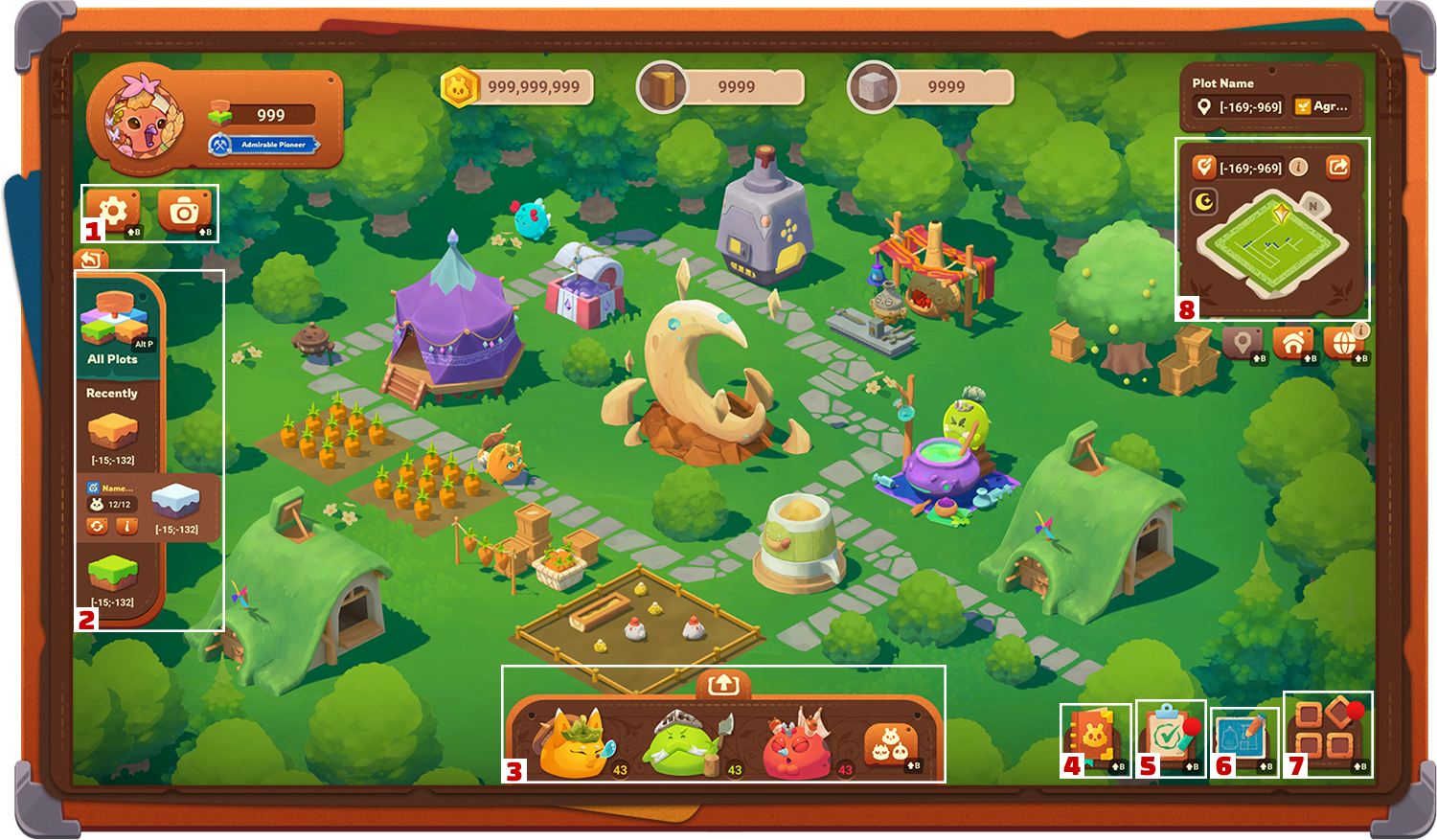Click the upload arrow tab above creature bar

(x=723, y=684)
